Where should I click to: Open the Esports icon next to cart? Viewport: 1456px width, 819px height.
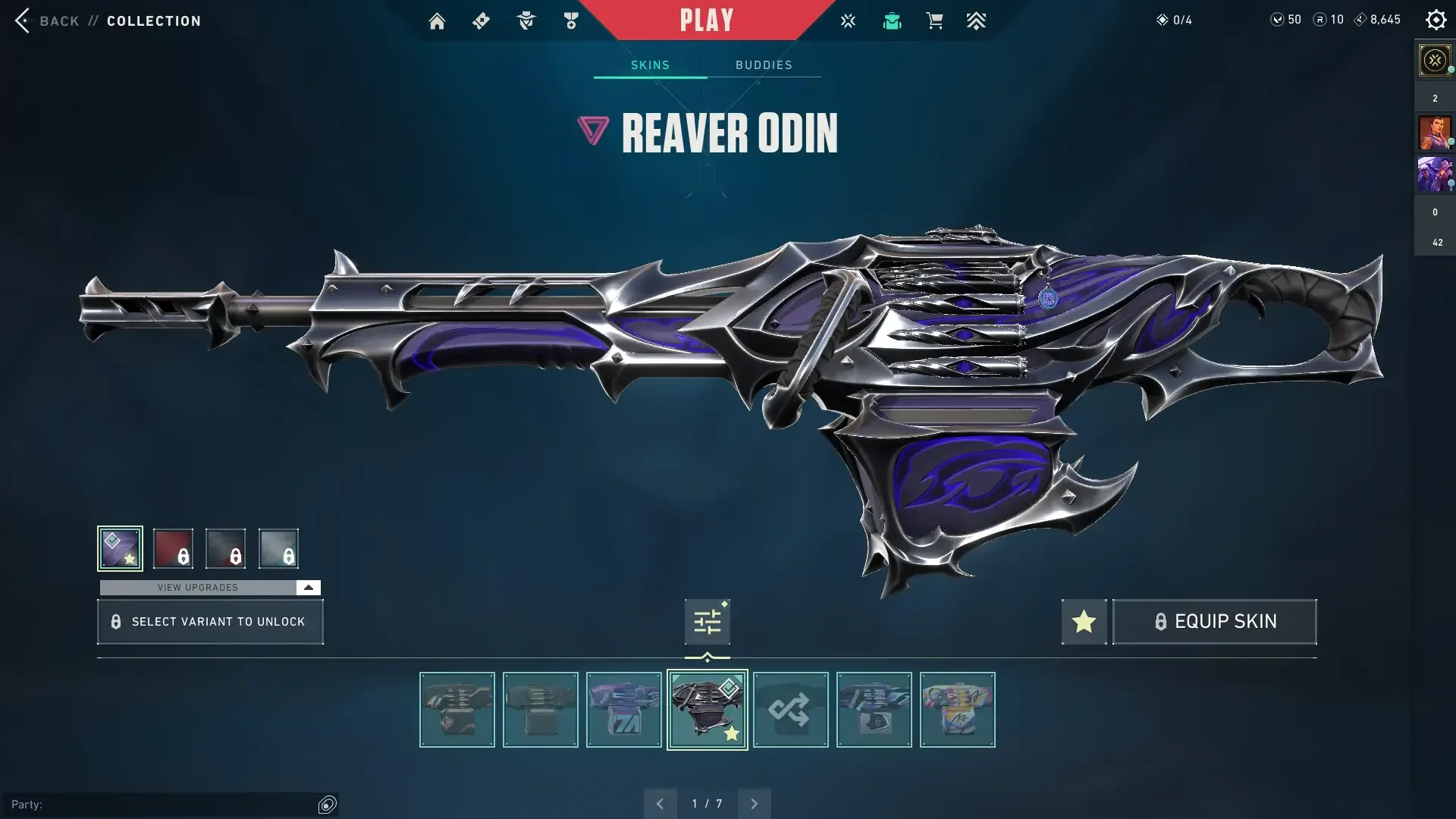[848, 20]
